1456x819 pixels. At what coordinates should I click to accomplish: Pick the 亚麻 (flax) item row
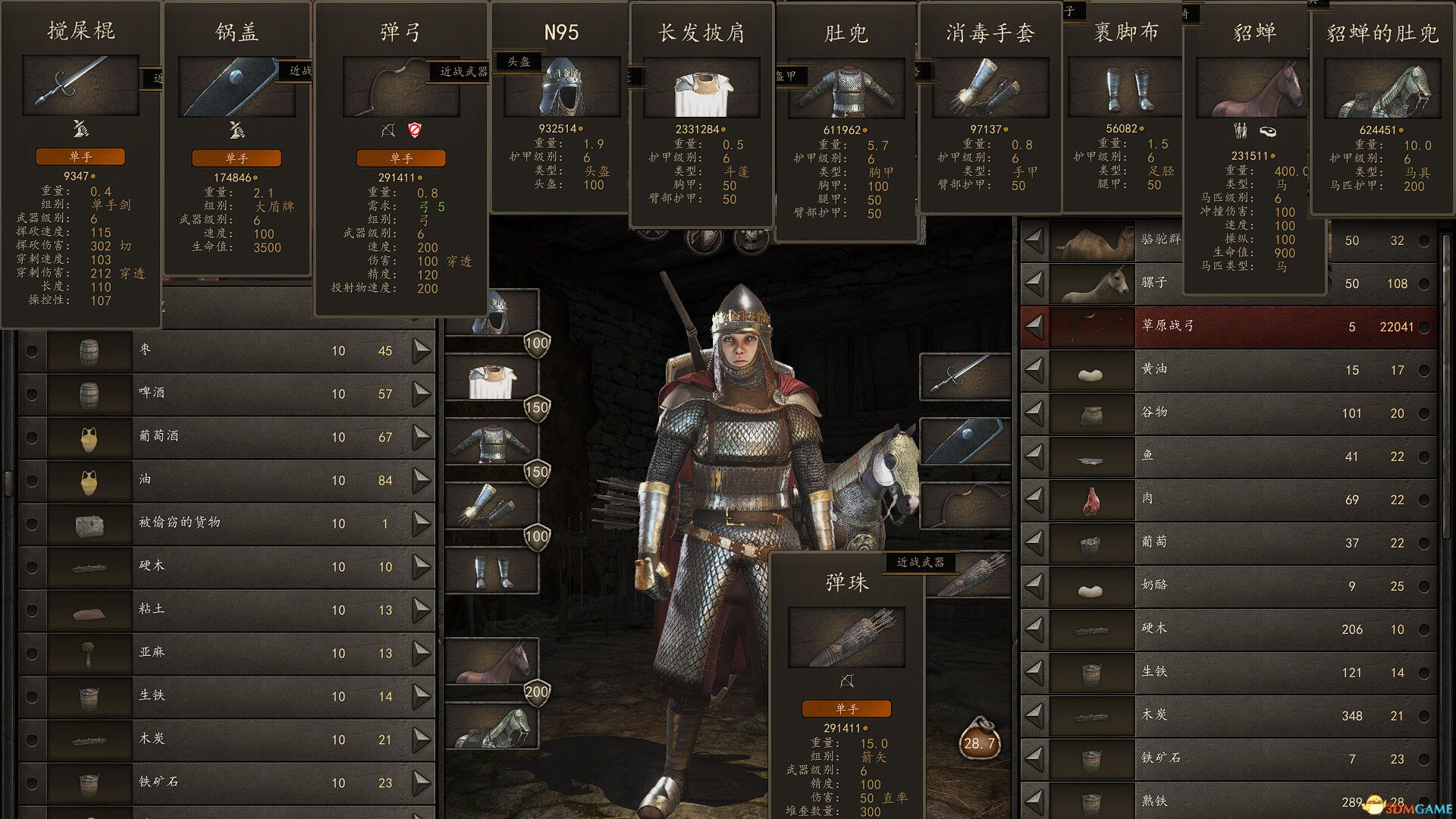pos(227,653)
